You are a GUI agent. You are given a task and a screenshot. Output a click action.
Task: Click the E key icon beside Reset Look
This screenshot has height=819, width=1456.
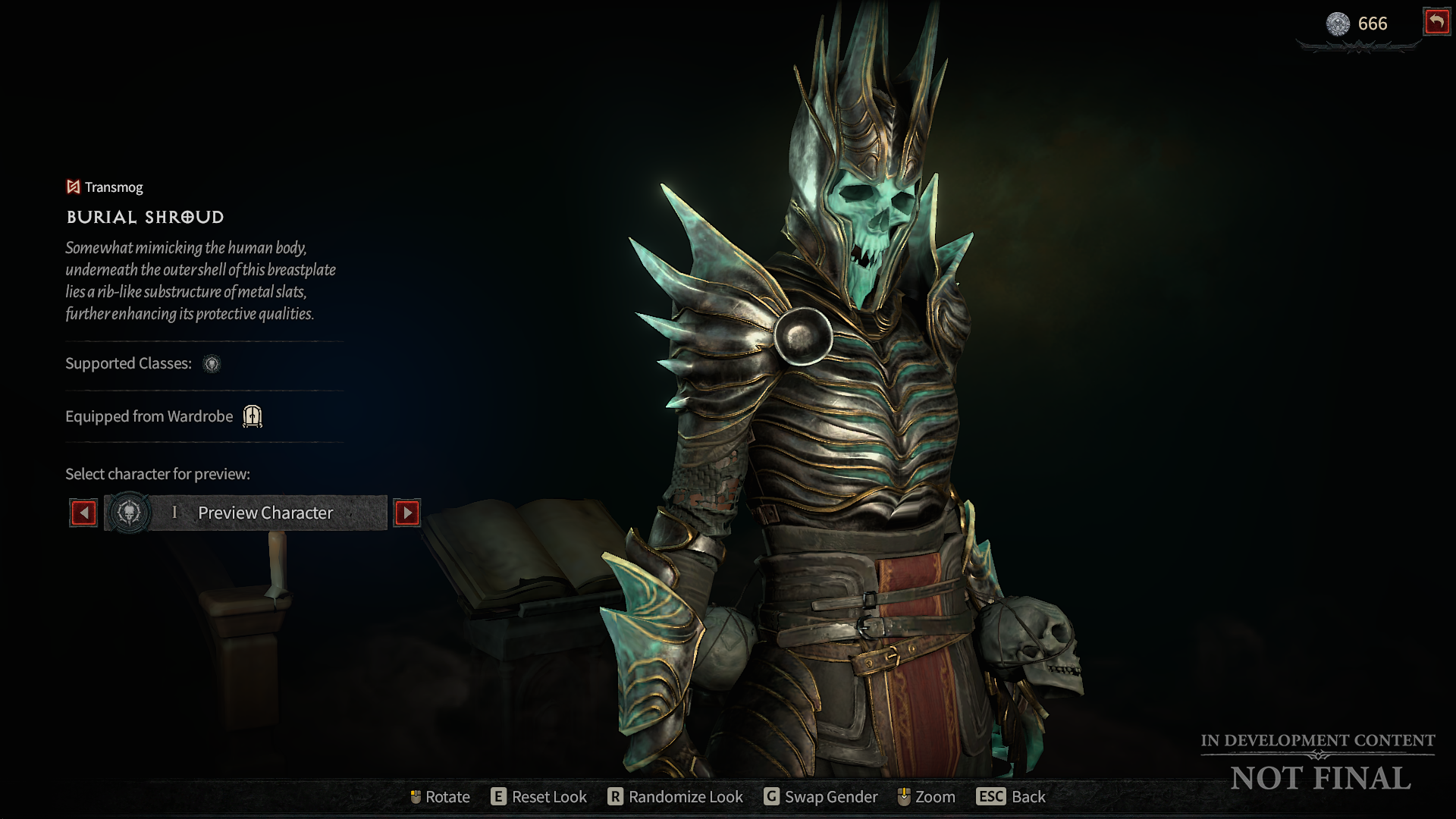tap(499, 797)
